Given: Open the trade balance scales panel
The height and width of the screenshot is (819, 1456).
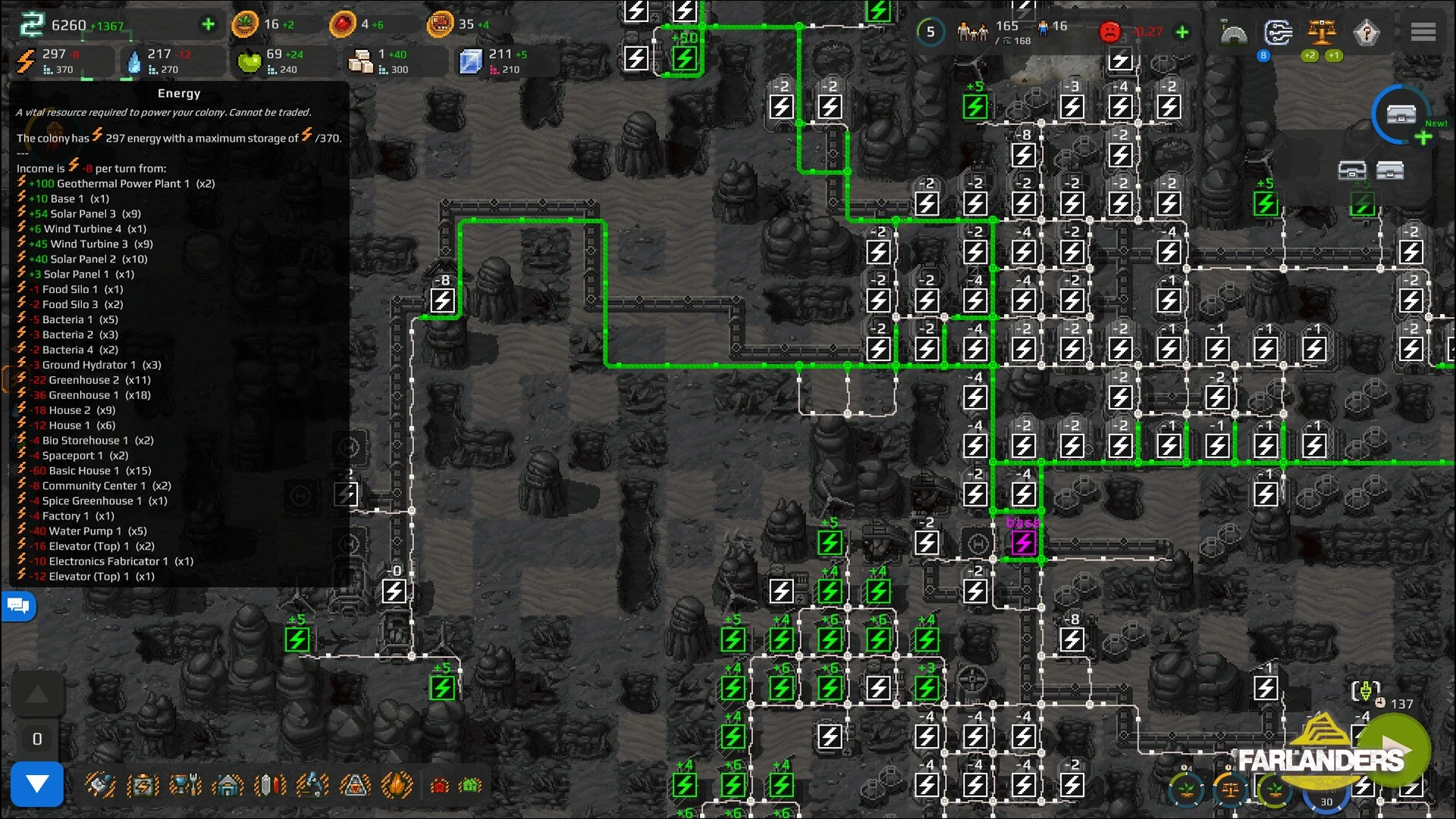Looking at the screenshot, I should coord(1322,33).
